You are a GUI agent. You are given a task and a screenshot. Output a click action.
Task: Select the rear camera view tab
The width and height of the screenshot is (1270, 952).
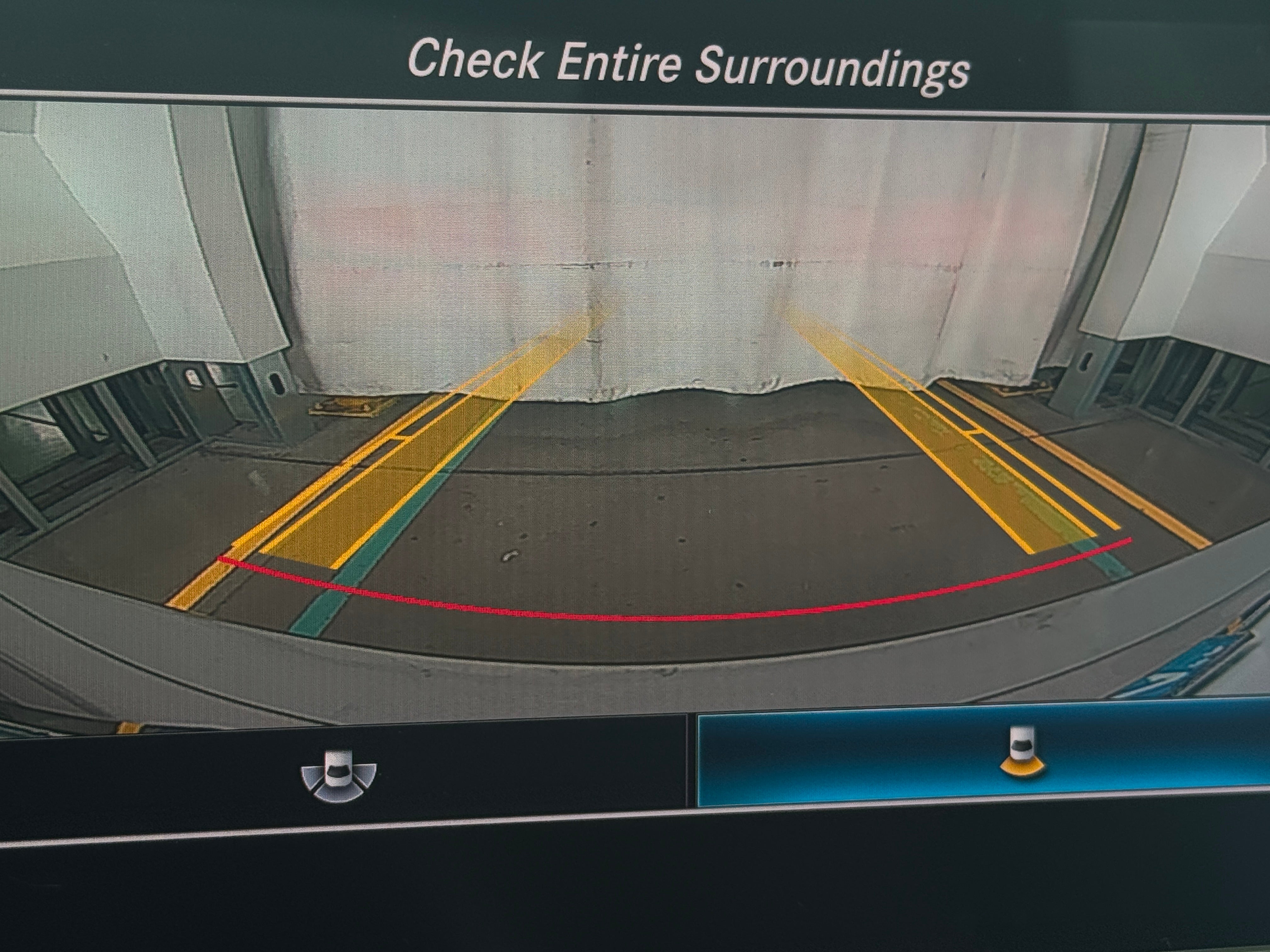[1022, 757]
